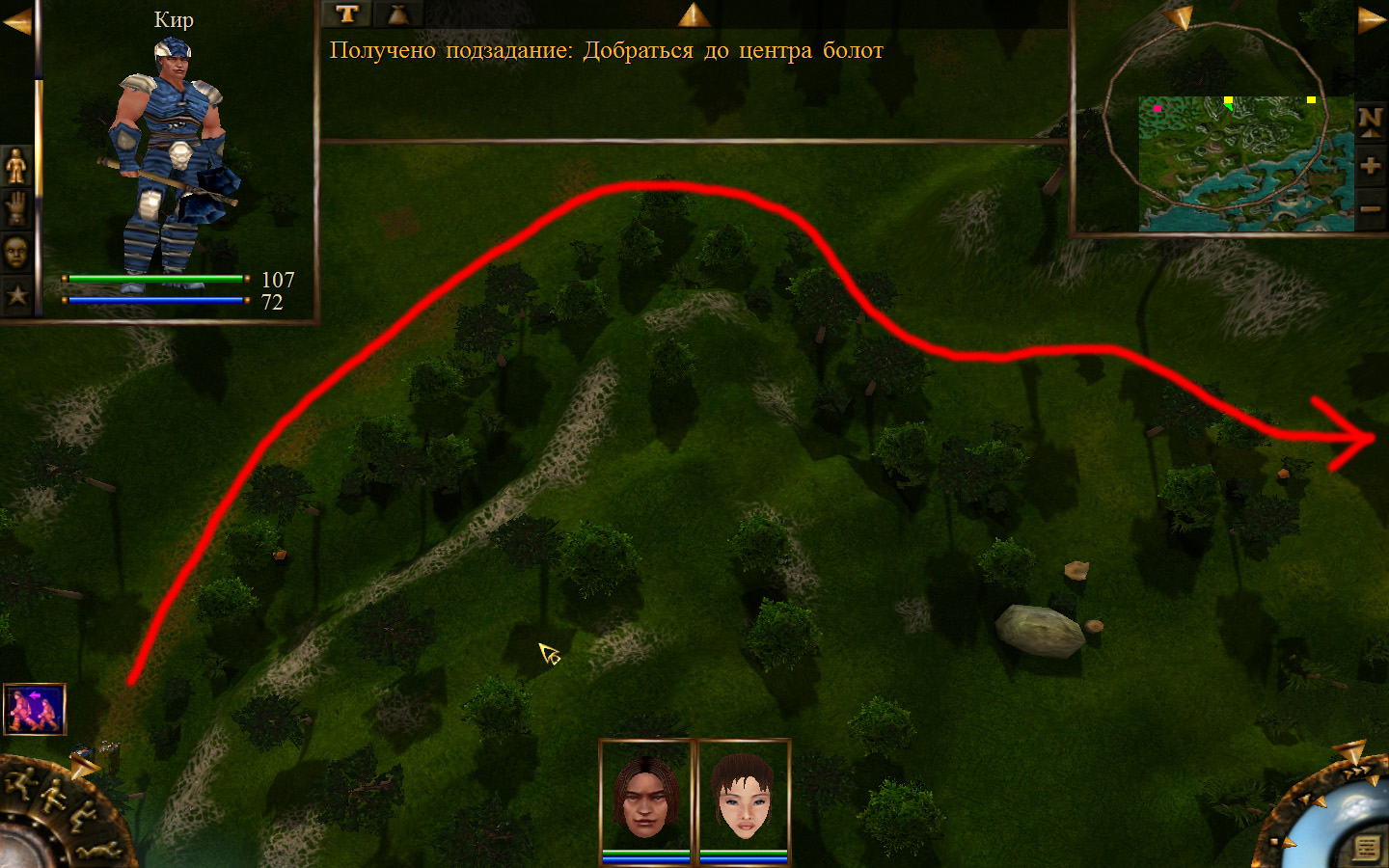Screen dimensions: 1389x868
Task: Hide the minimap panel with right arrow
Action: [1372, 20]
